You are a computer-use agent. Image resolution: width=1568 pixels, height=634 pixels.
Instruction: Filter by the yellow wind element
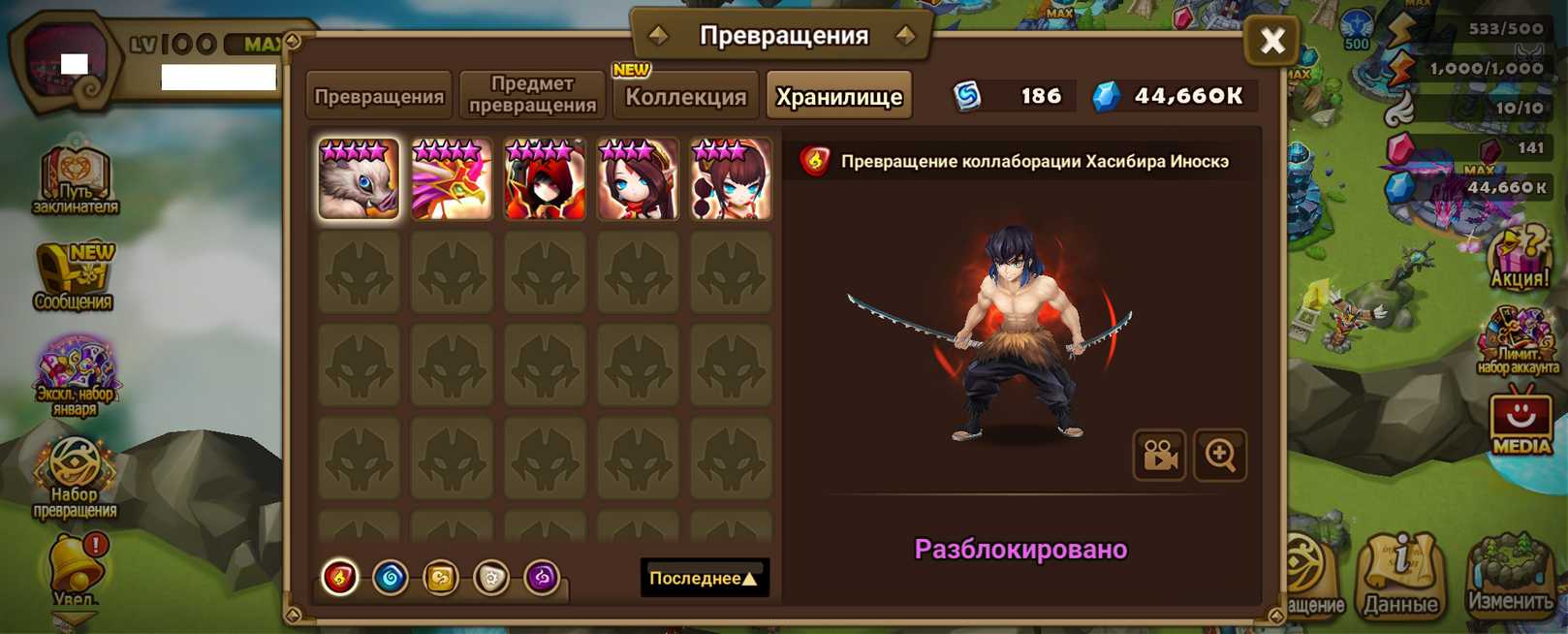coord(441,578)
